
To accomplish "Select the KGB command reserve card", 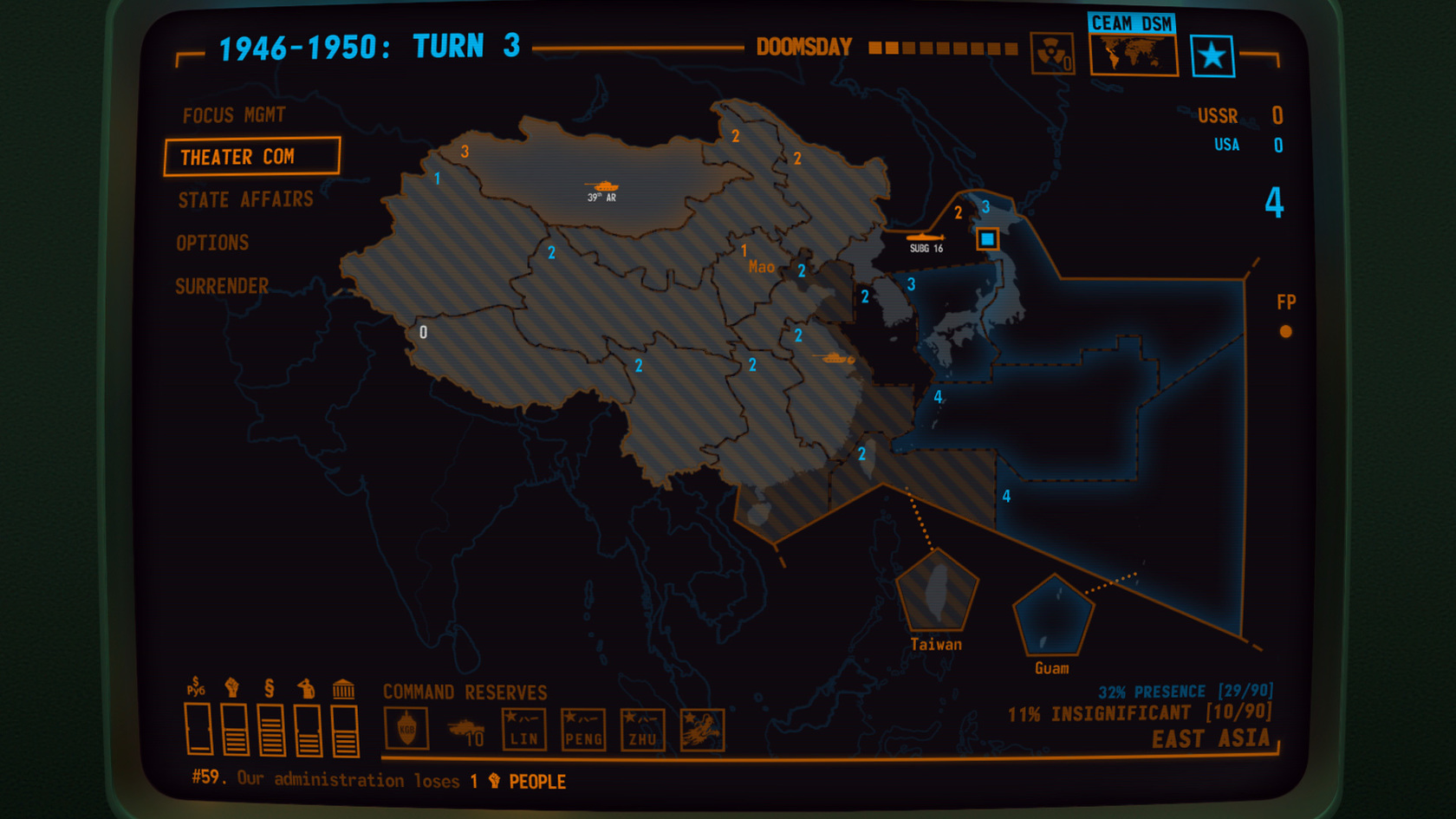I will [407, 729].
